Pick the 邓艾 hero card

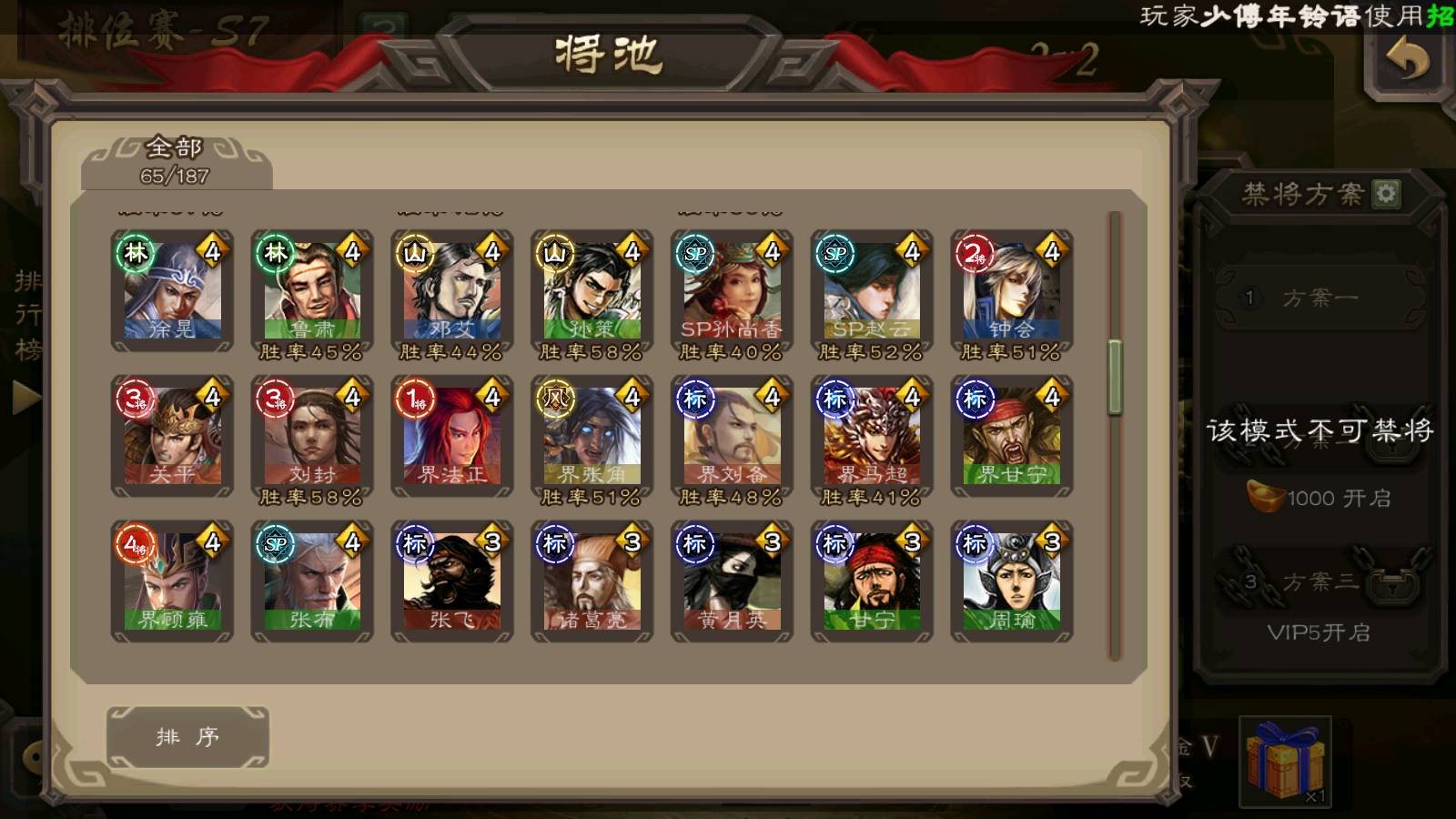[452, 291]
